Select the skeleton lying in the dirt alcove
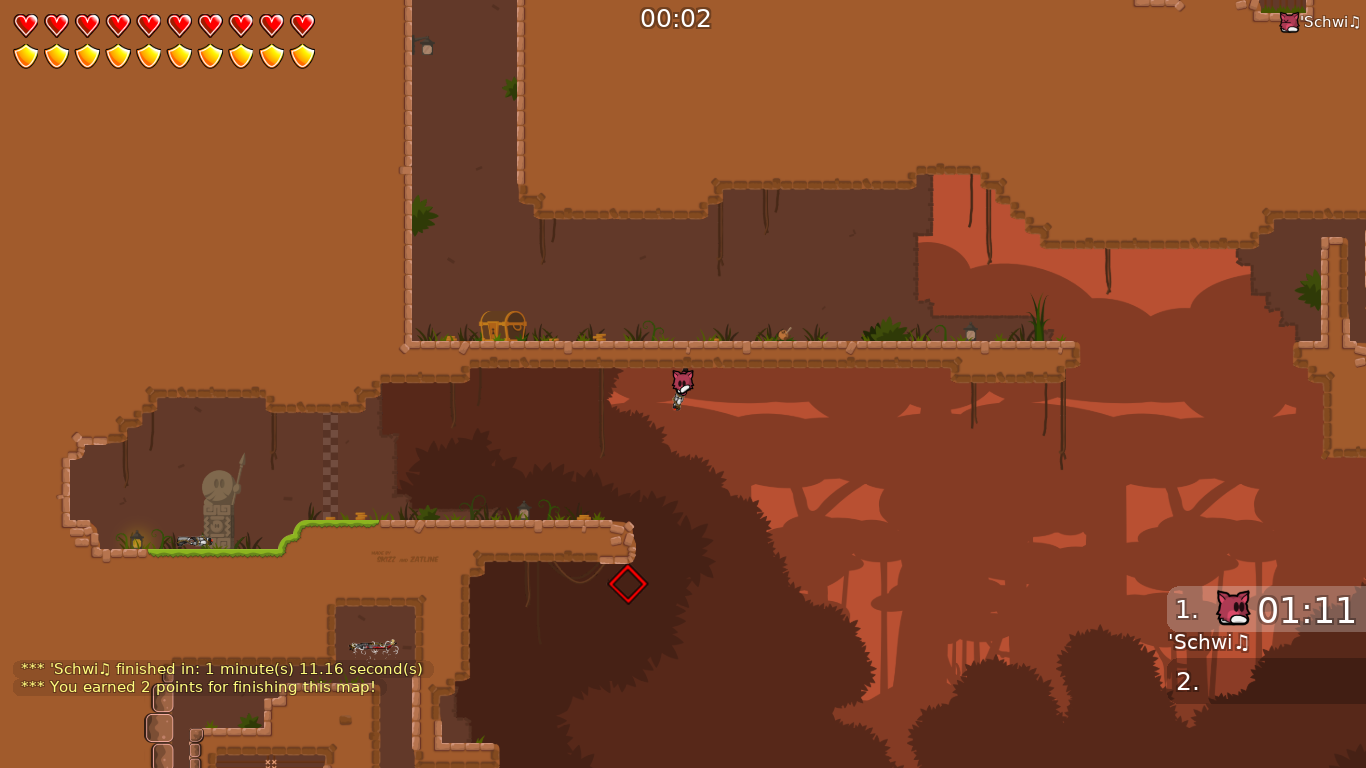This screenshot has height=768, width=1366. [x=373, y=645]
